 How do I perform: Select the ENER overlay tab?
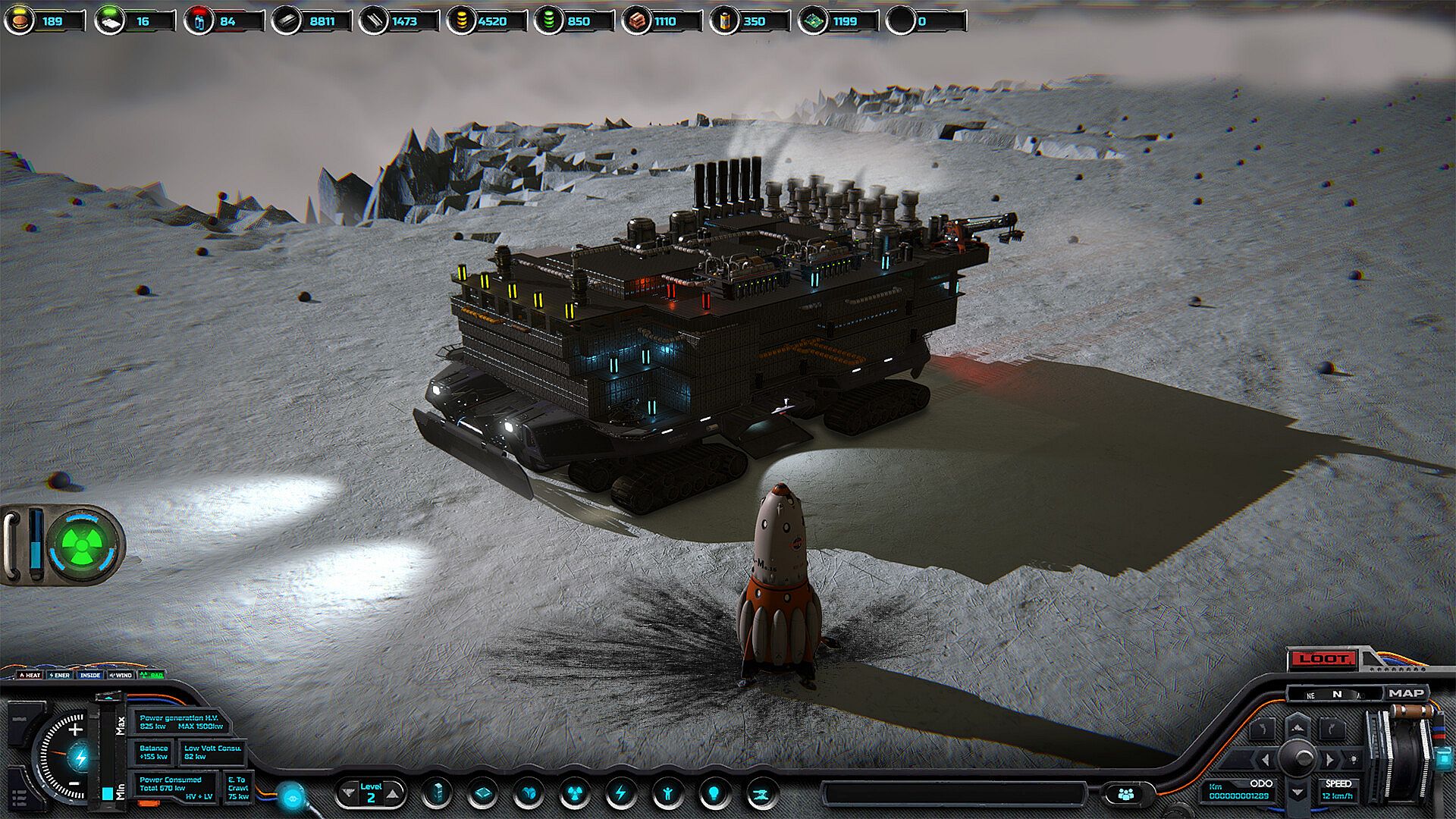tap(60, 675)
